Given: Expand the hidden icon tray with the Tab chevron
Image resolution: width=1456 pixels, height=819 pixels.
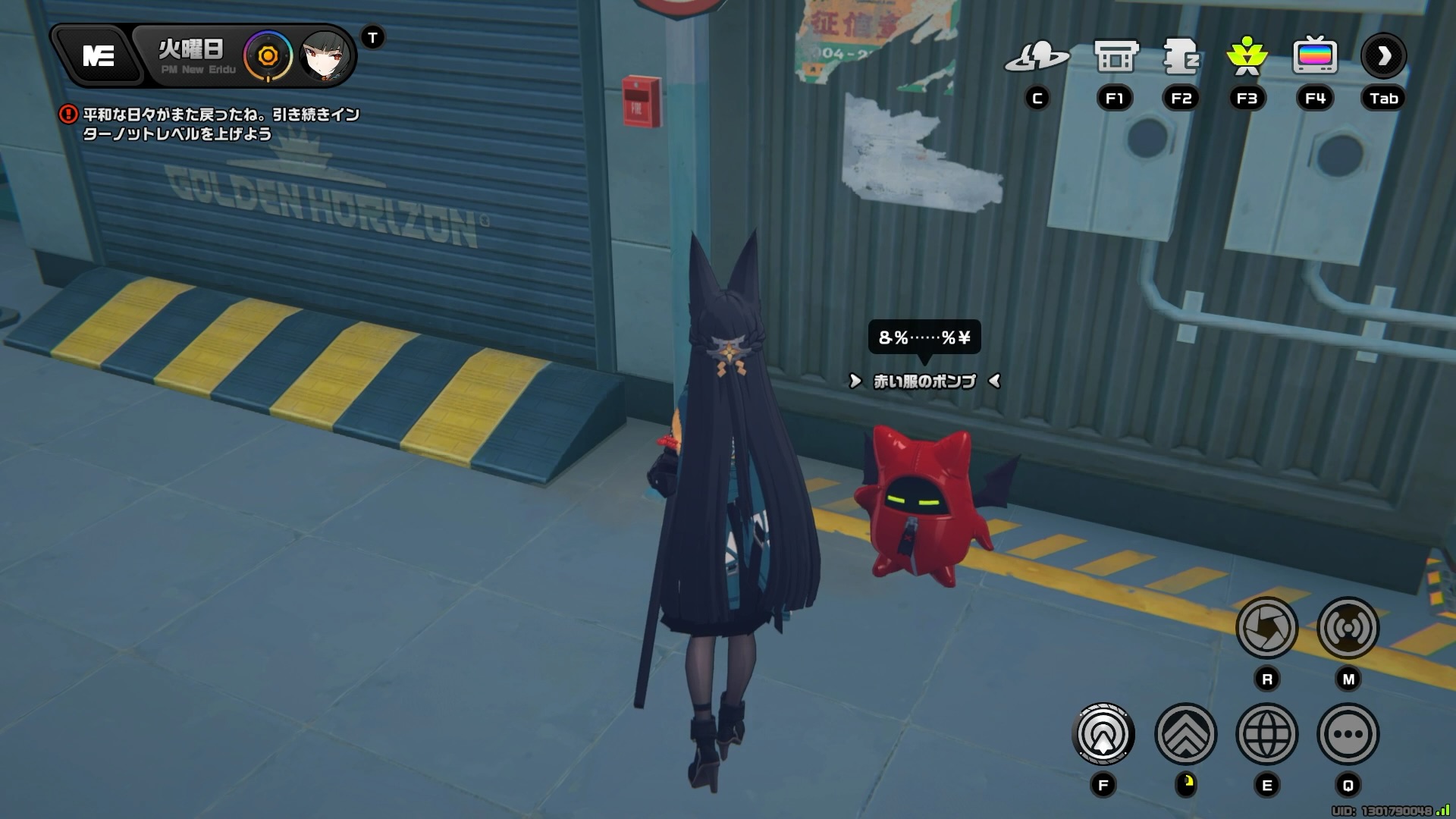Looking at the screenshot, I should pyautogui.click(x=1383, y=55).
